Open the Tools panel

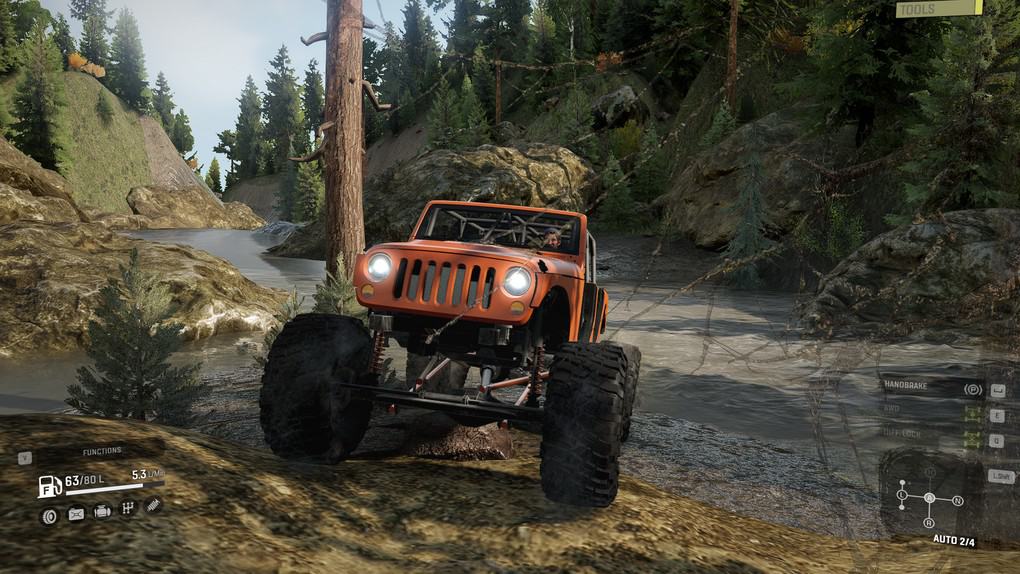tap(938, 9)
